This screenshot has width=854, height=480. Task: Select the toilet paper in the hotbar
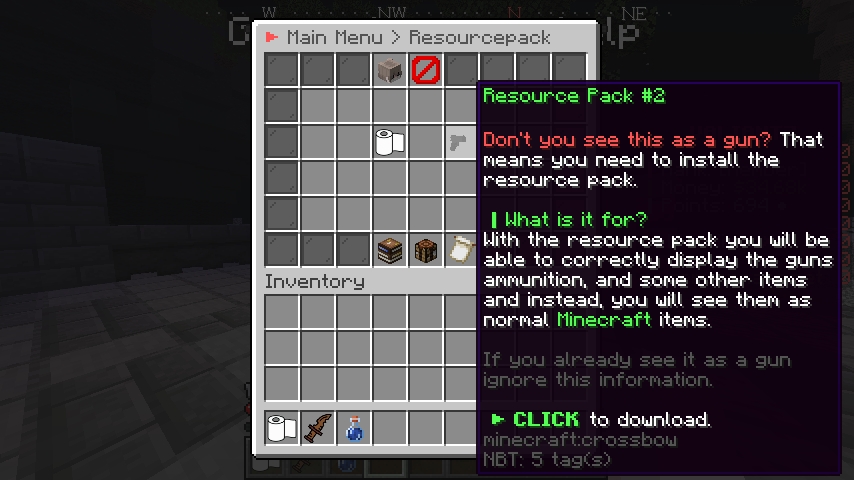(x=282, y=429)
